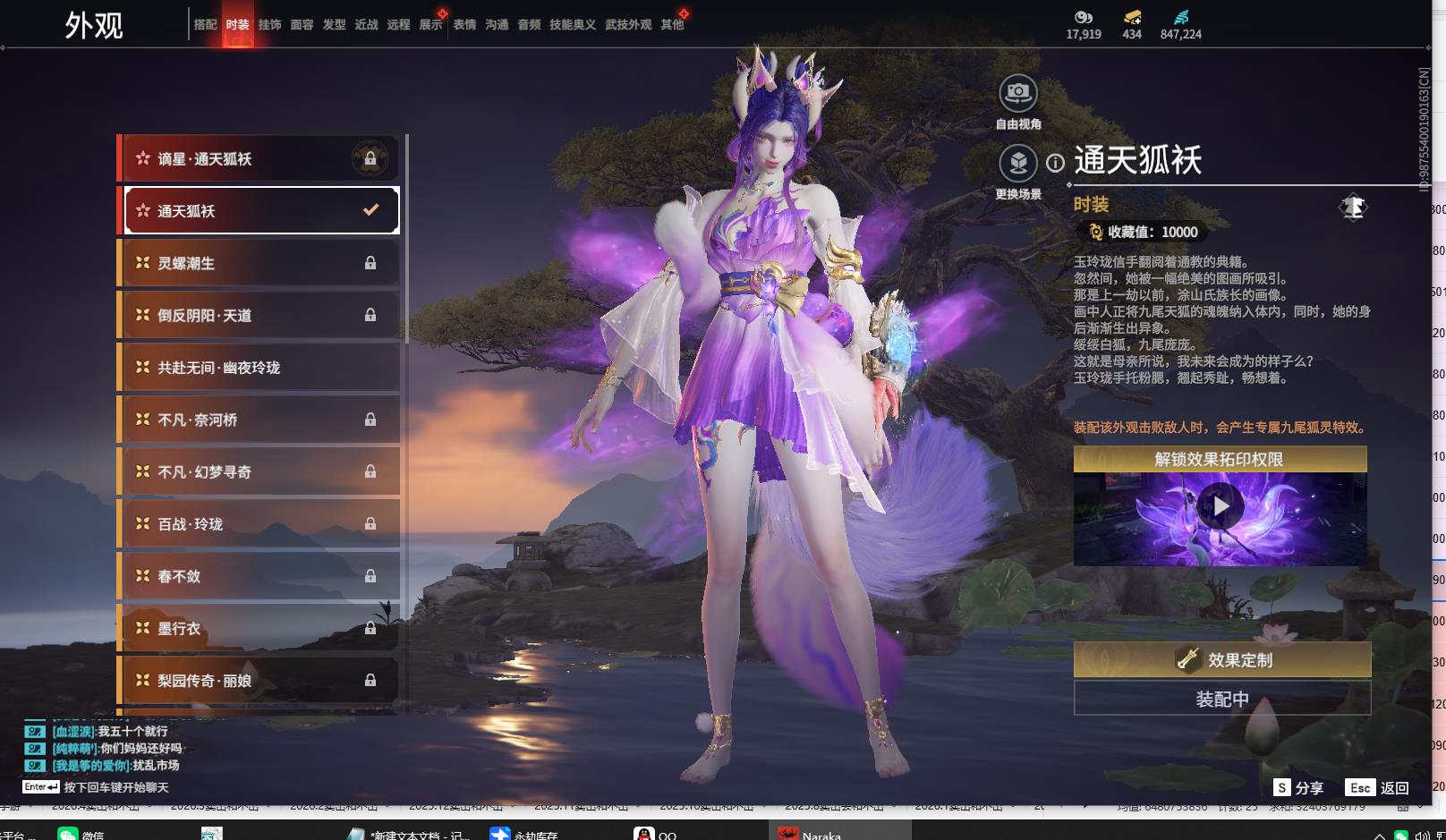
Task: Switch to the 搭配 tab
Action: coord(205,24)
